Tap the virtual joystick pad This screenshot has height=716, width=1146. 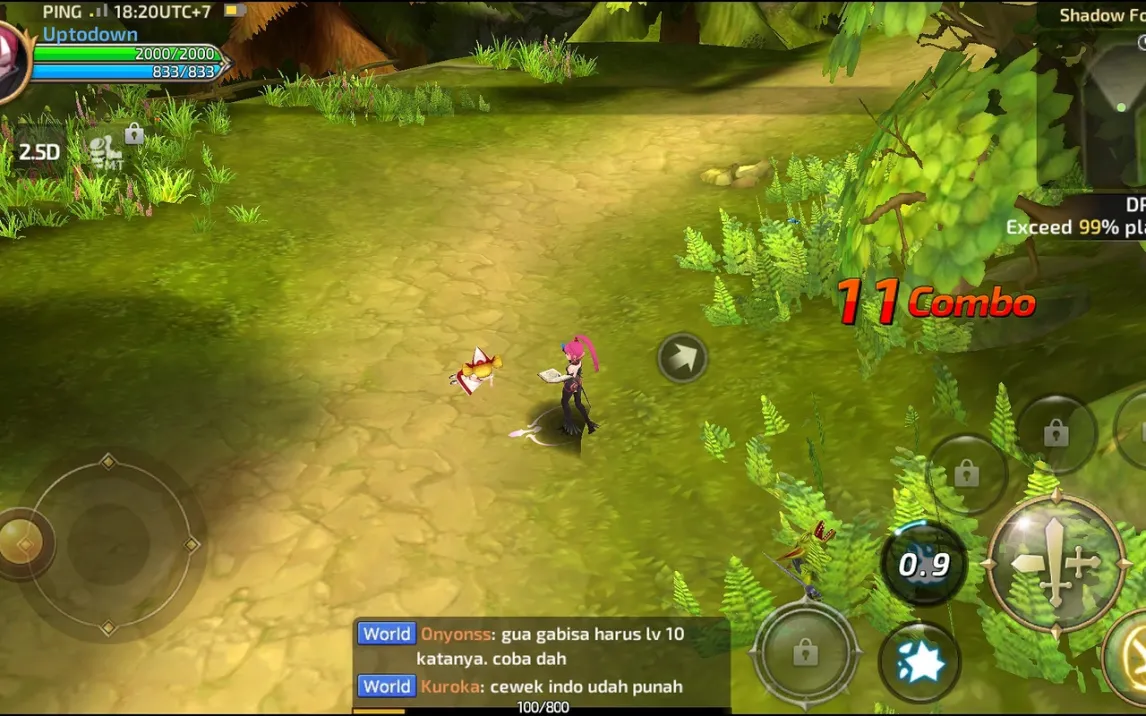[x=108, y=544]
